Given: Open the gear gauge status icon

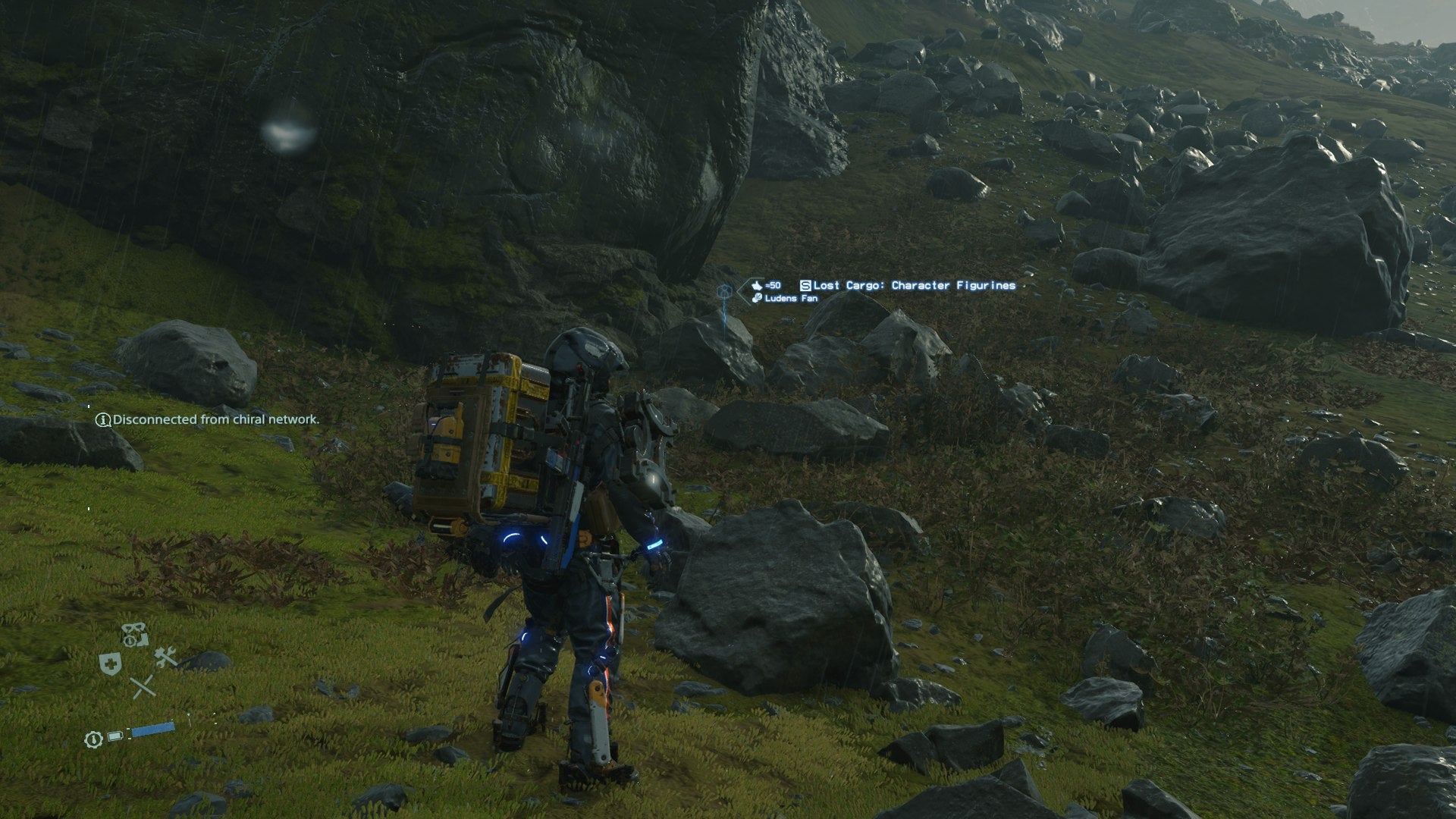Looking at the screenshot, I should [130, 640].
